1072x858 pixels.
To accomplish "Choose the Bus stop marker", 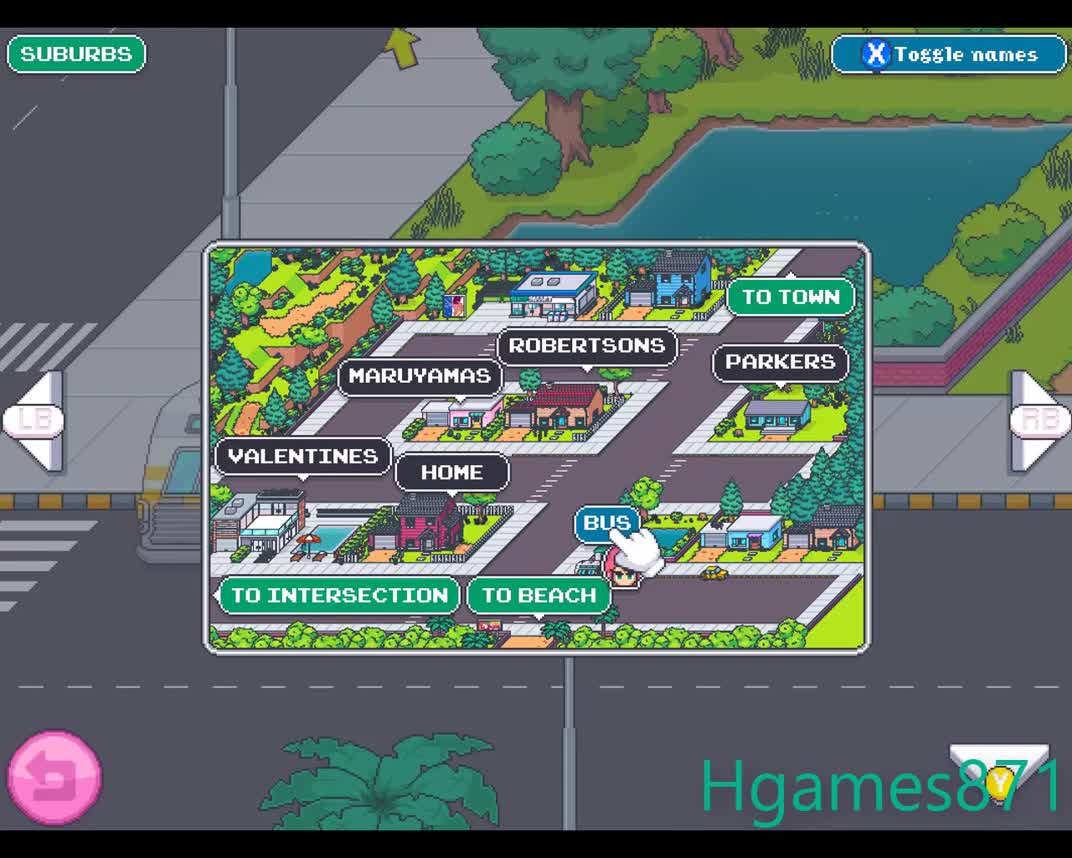I will (606, 523).
